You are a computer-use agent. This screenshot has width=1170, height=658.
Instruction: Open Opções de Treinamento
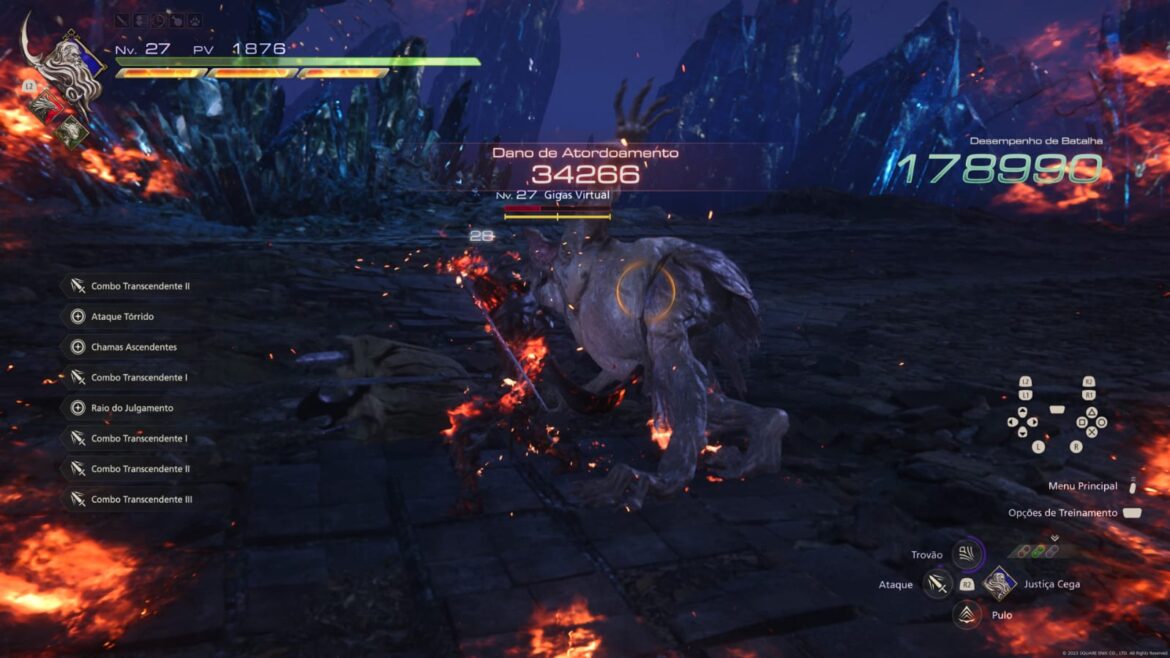[1063, 513]
